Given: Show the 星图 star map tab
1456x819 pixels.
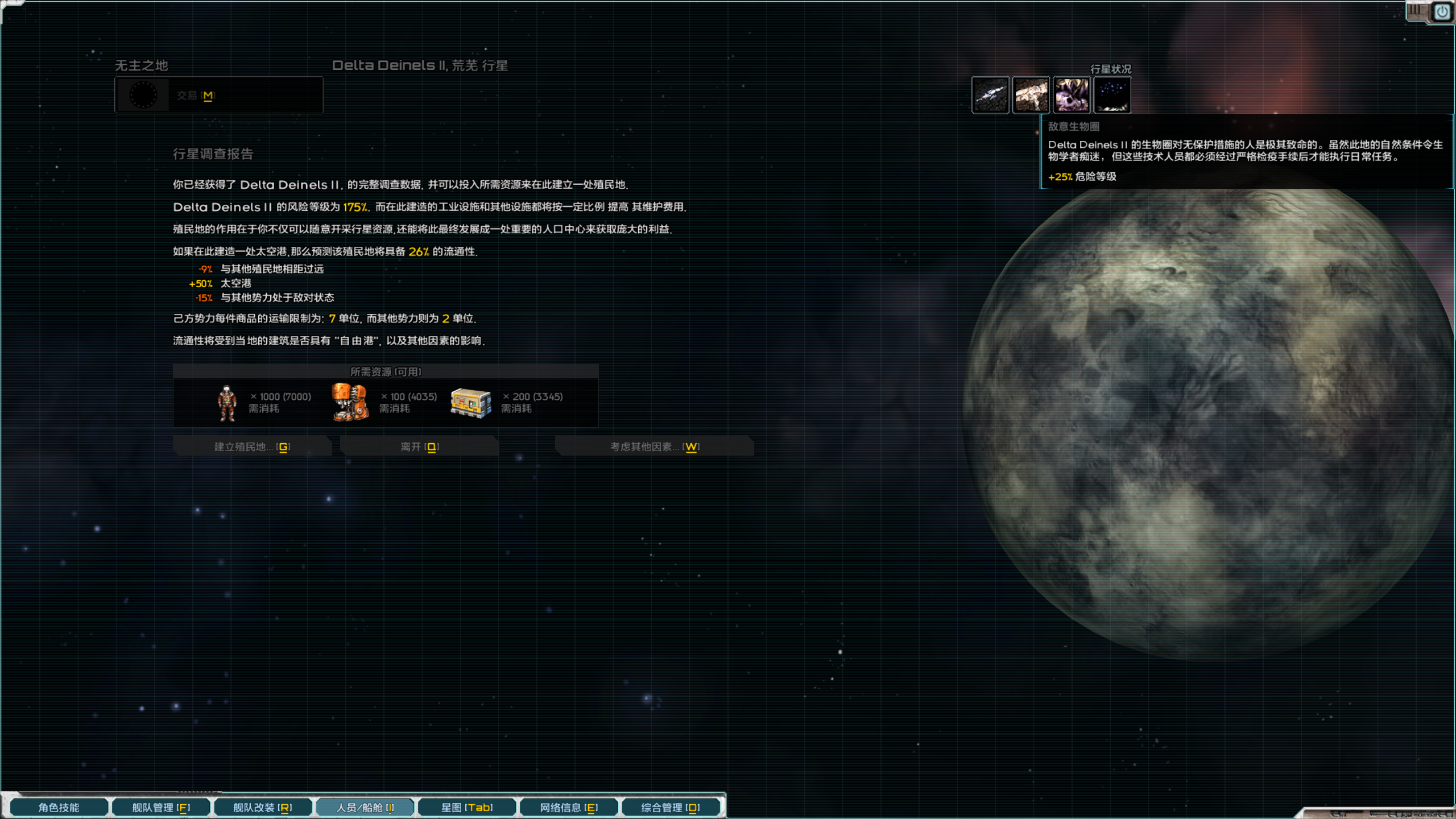Looking at the screenshot, I should (467, 807).
